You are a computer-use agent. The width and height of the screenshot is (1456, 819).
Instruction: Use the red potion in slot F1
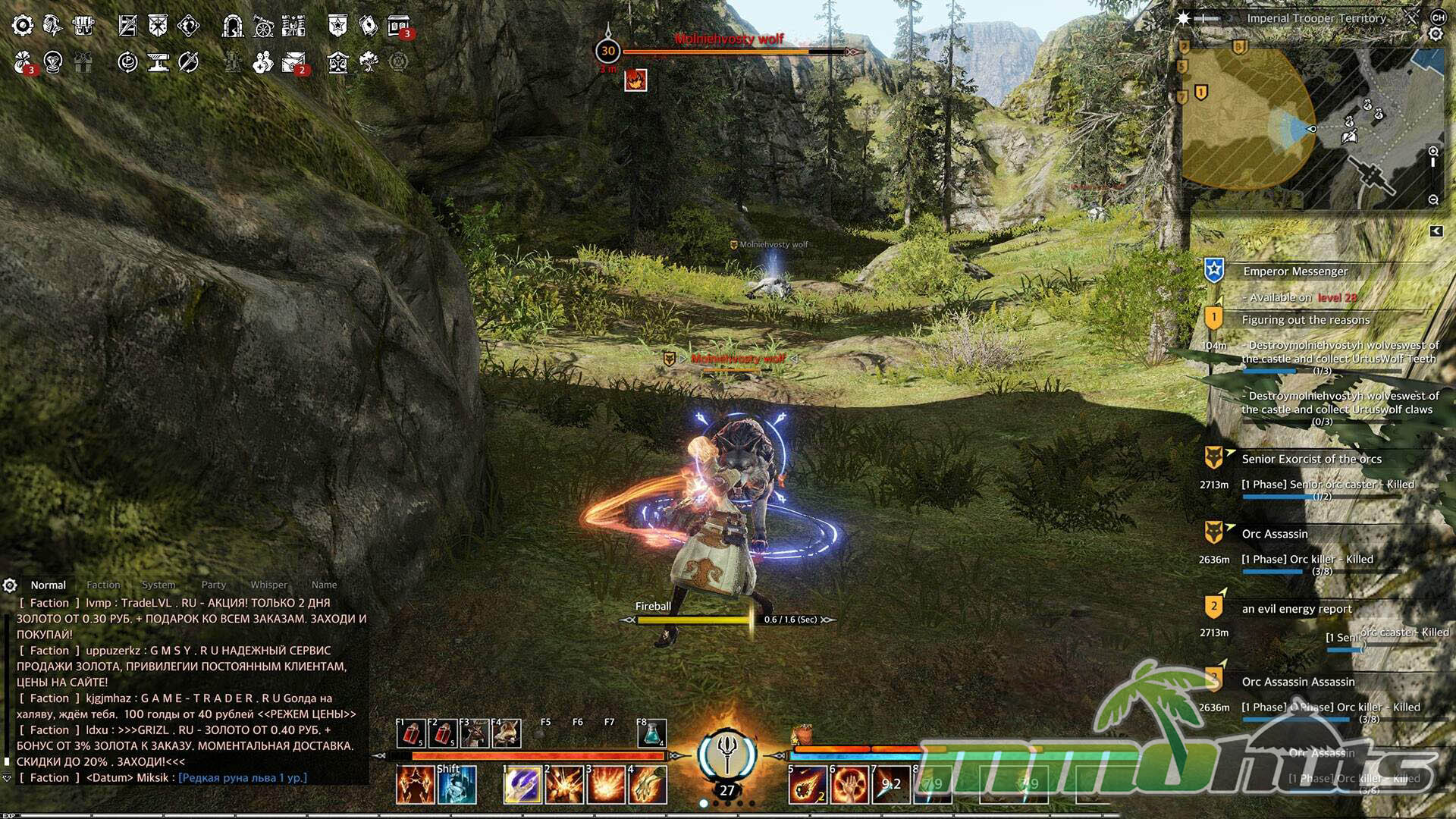(x=411, y=733)
